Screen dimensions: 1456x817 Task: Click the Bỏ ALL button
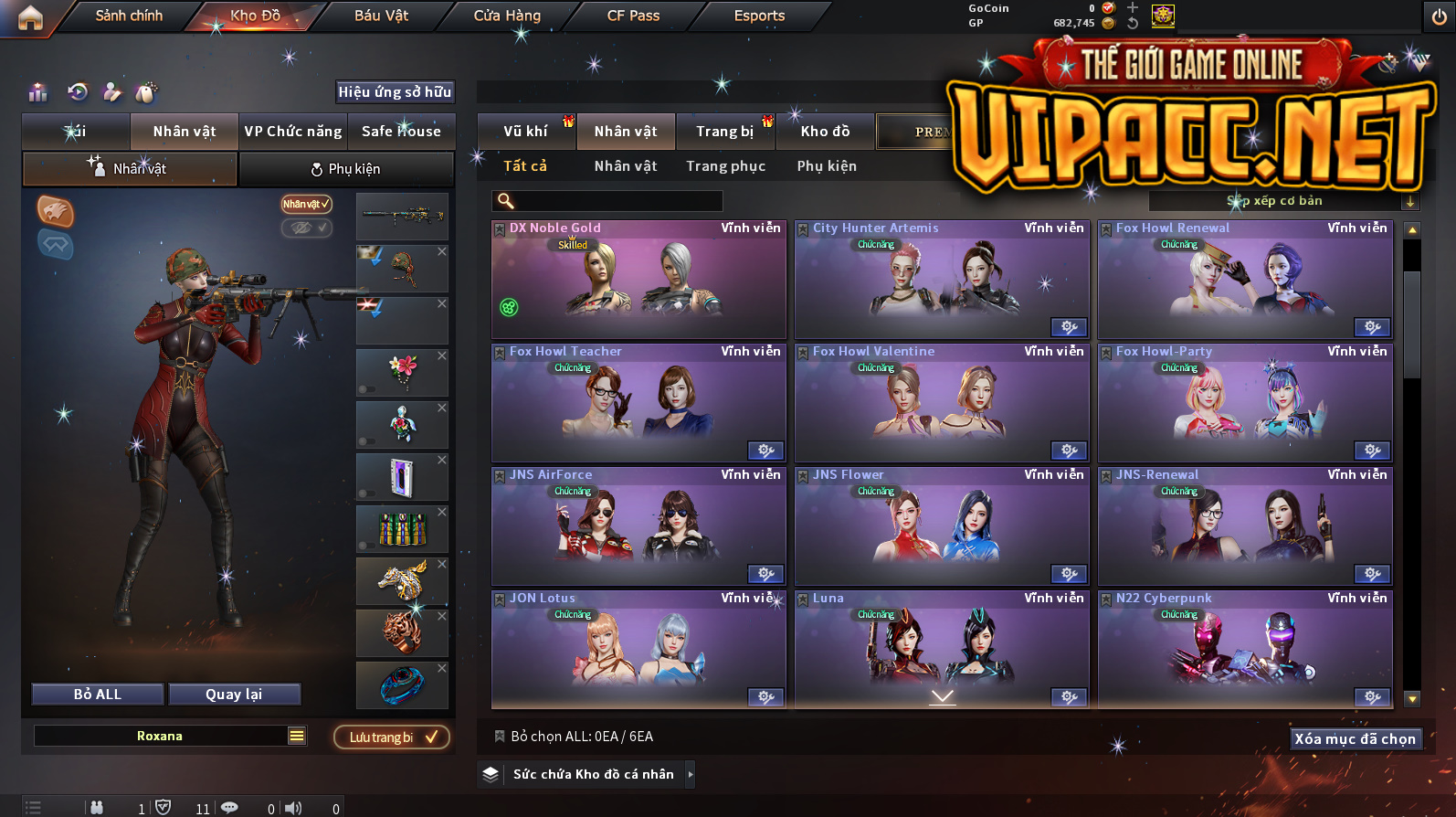coord(98,695)
